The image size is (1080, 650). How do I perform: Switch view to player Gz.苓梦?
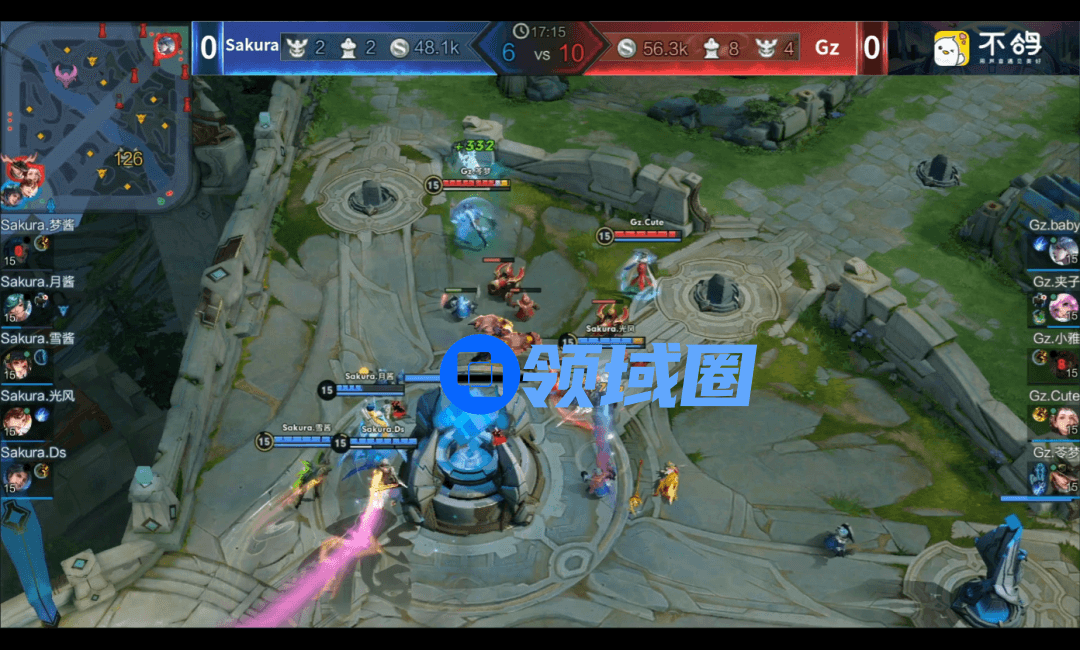click(x=1062, y=477)
